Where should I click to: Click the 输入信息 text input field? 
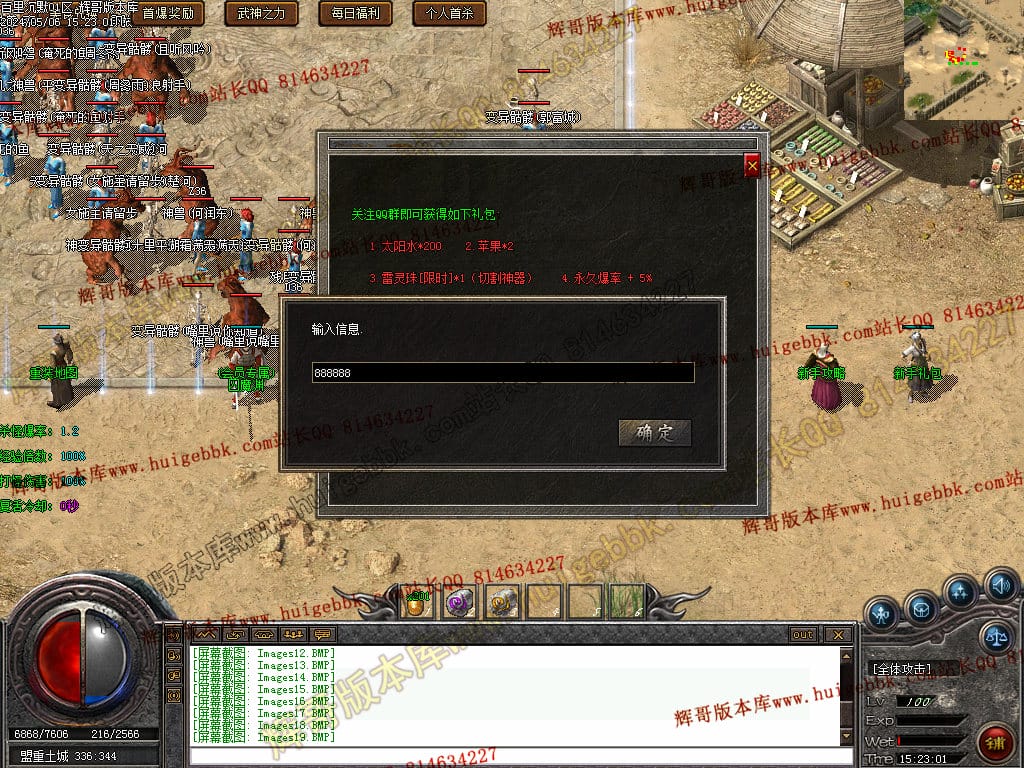(x=502, y=373)
